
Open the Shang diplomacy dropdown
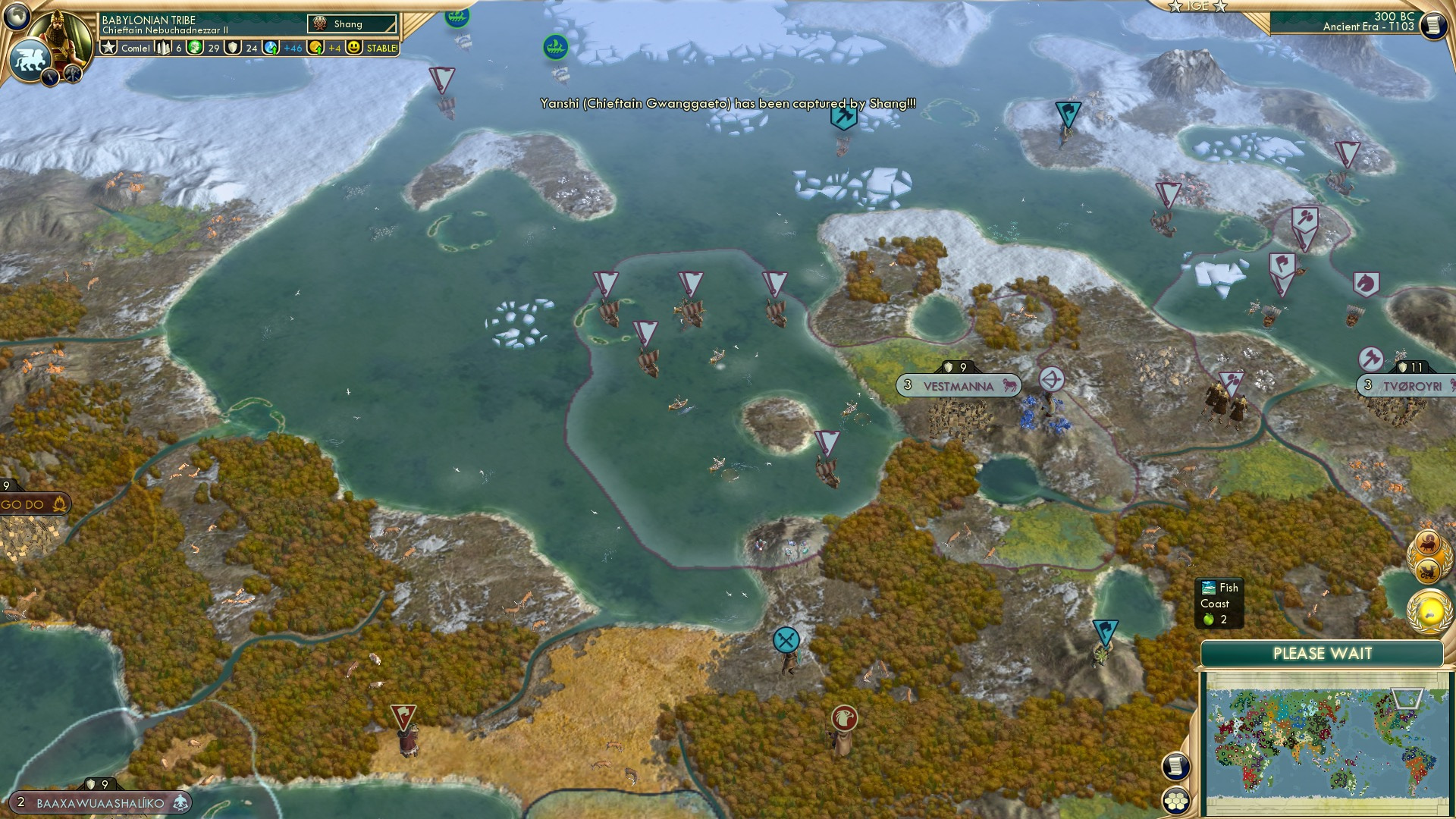353,24
